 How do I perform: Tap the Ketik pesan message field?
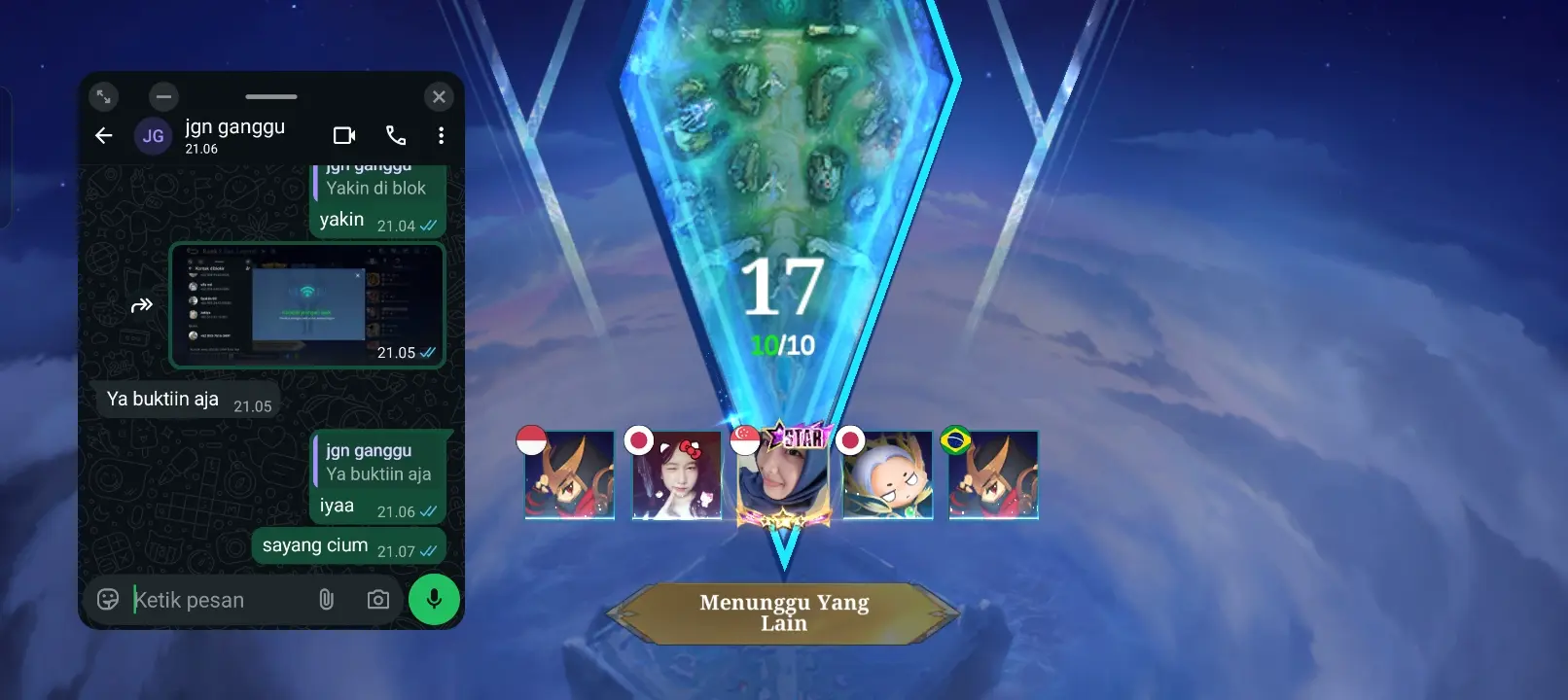(219, 600)
